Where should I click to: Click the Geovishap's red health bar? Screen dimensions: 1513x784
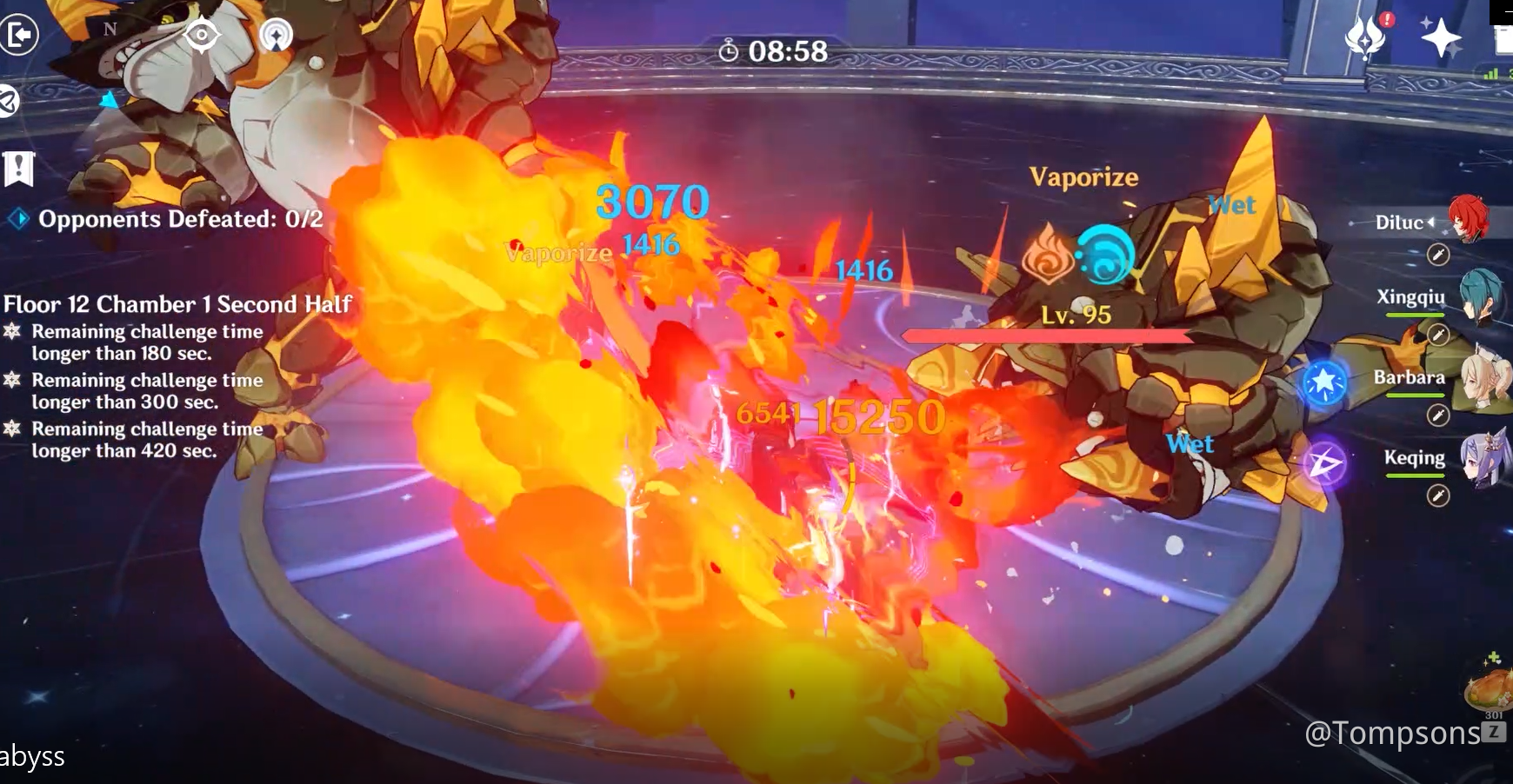click(x=1048, y=335)
